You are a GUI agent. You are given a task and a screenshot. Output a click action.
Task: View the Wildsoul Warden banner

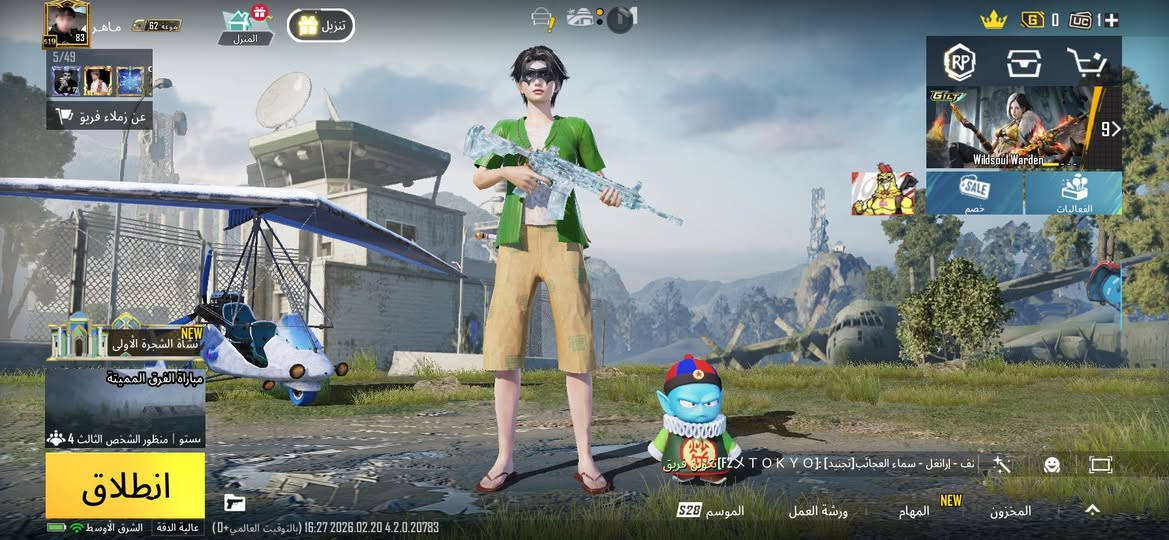click(x=1012, y=127)
